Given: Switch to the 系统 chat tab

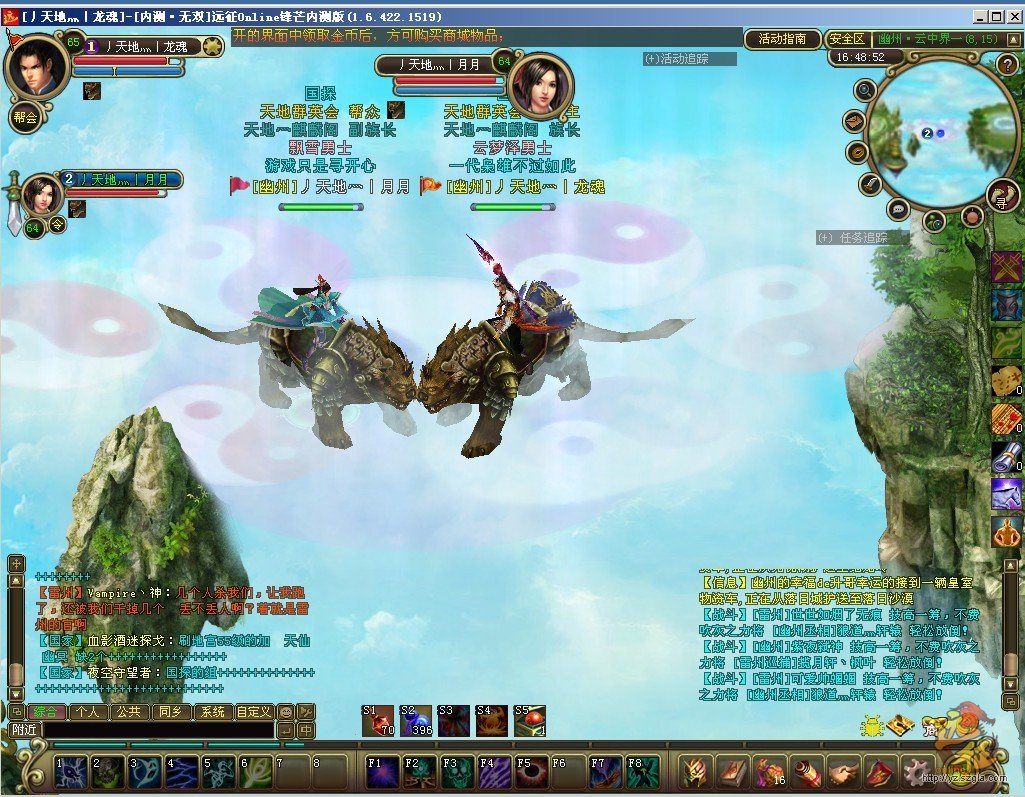Looking at the screenshot, I should tap(212, 712).
